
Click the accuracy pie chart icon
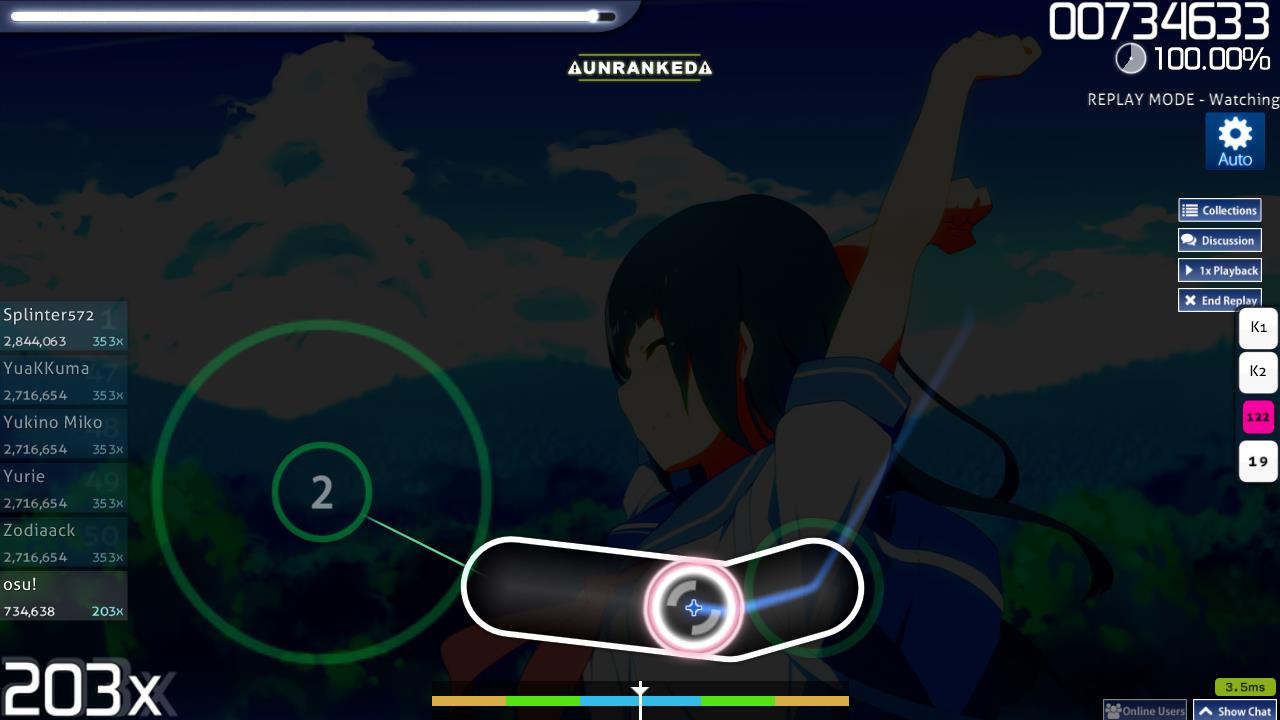click(1131, 59)
